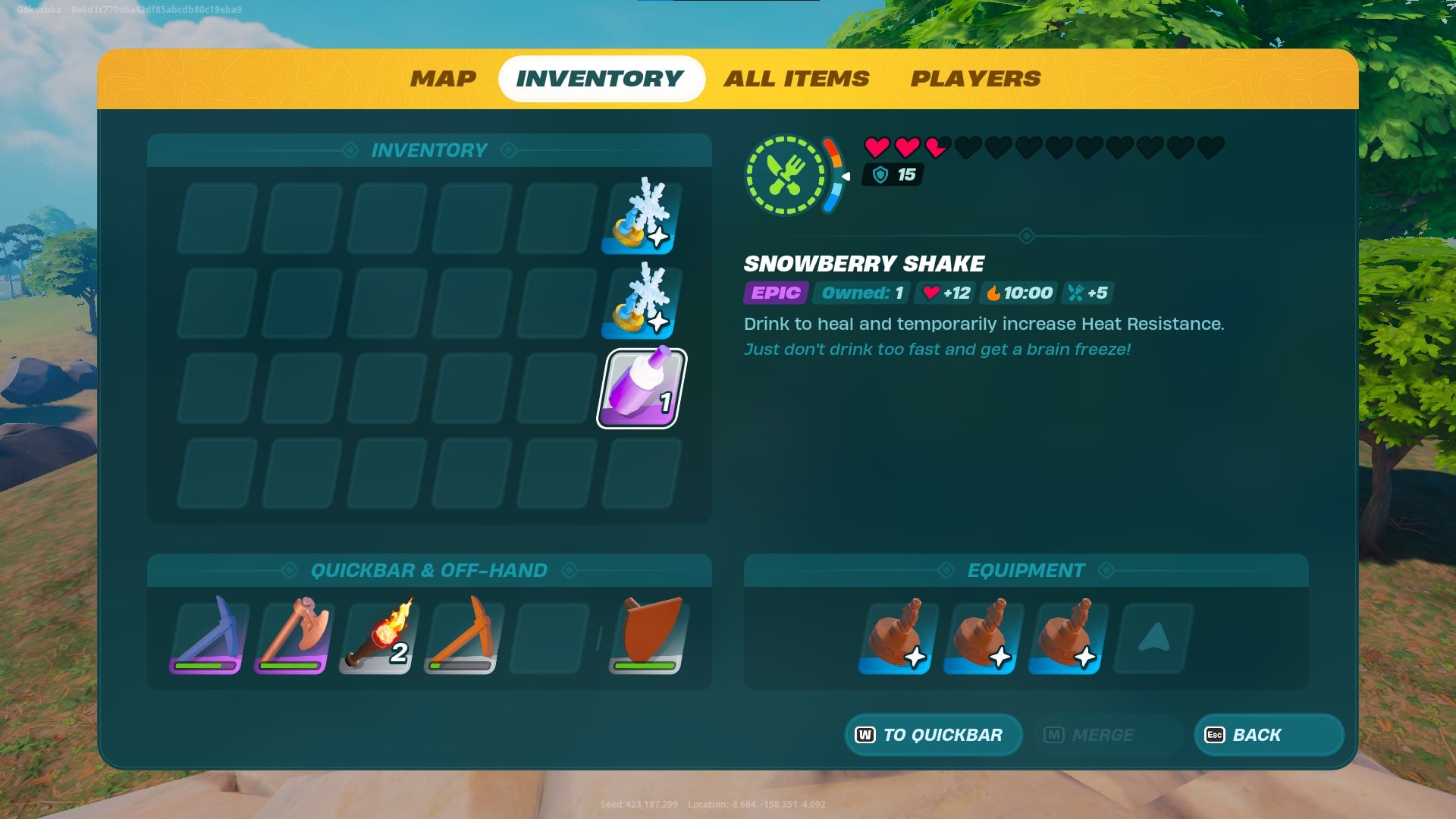This screenshot has width=1456, height=819.
Task: Select the first equipped Charm in Equipment
Action: pyautogui.click(x=896, y=637)
